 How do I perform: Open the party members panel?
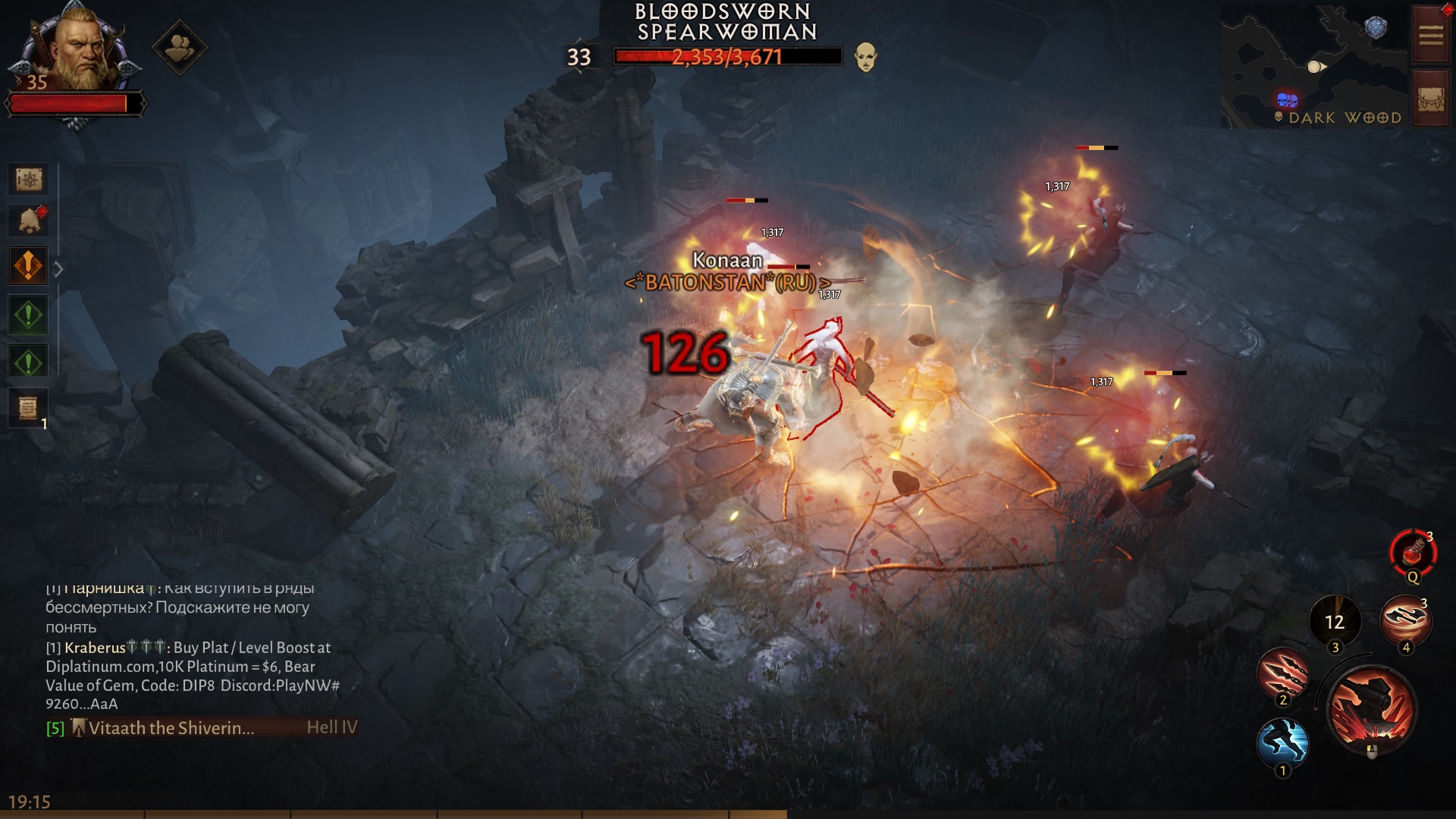(179, 49)
